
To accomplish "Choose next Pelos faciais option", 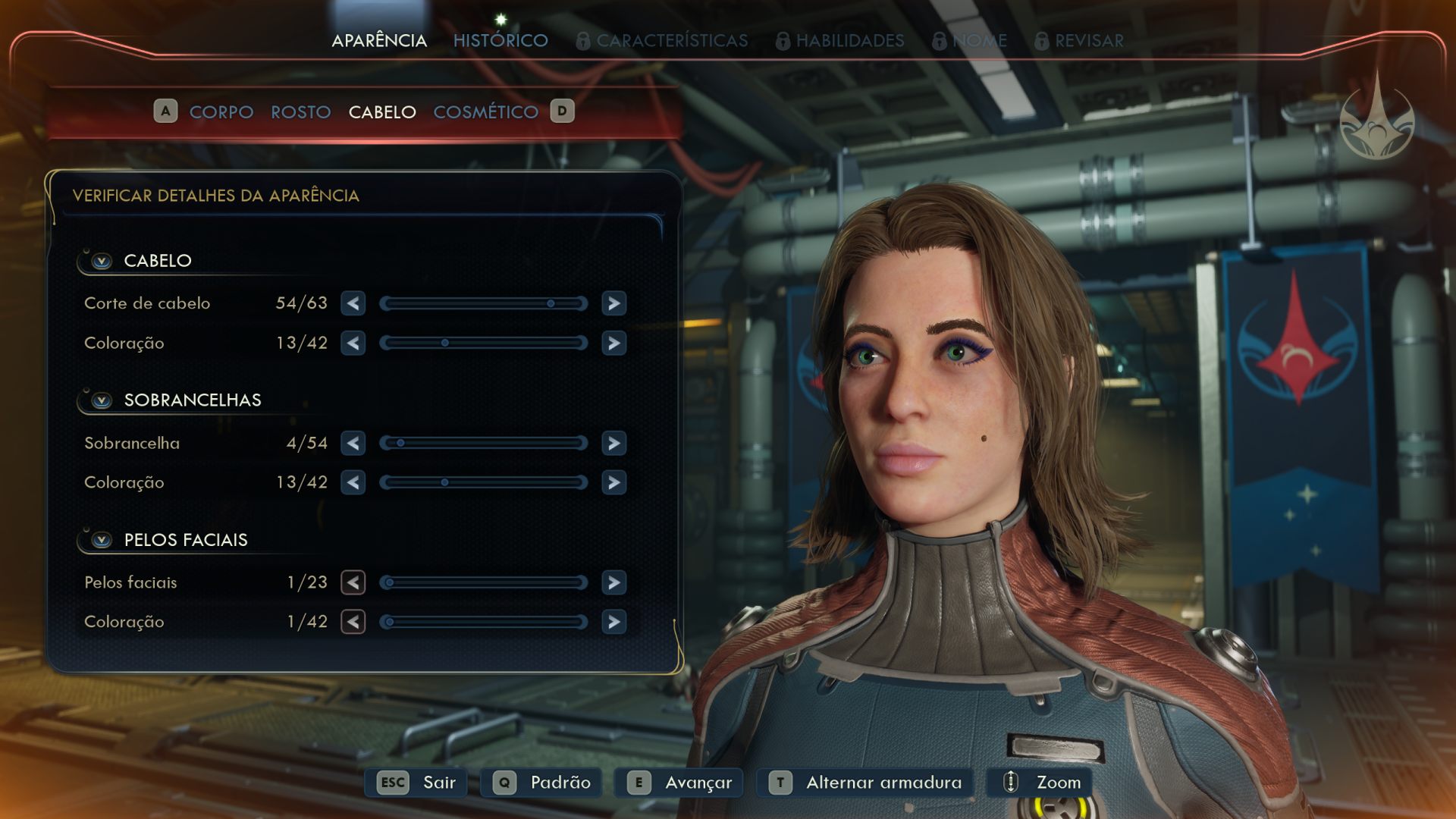I will click(613, 582).
